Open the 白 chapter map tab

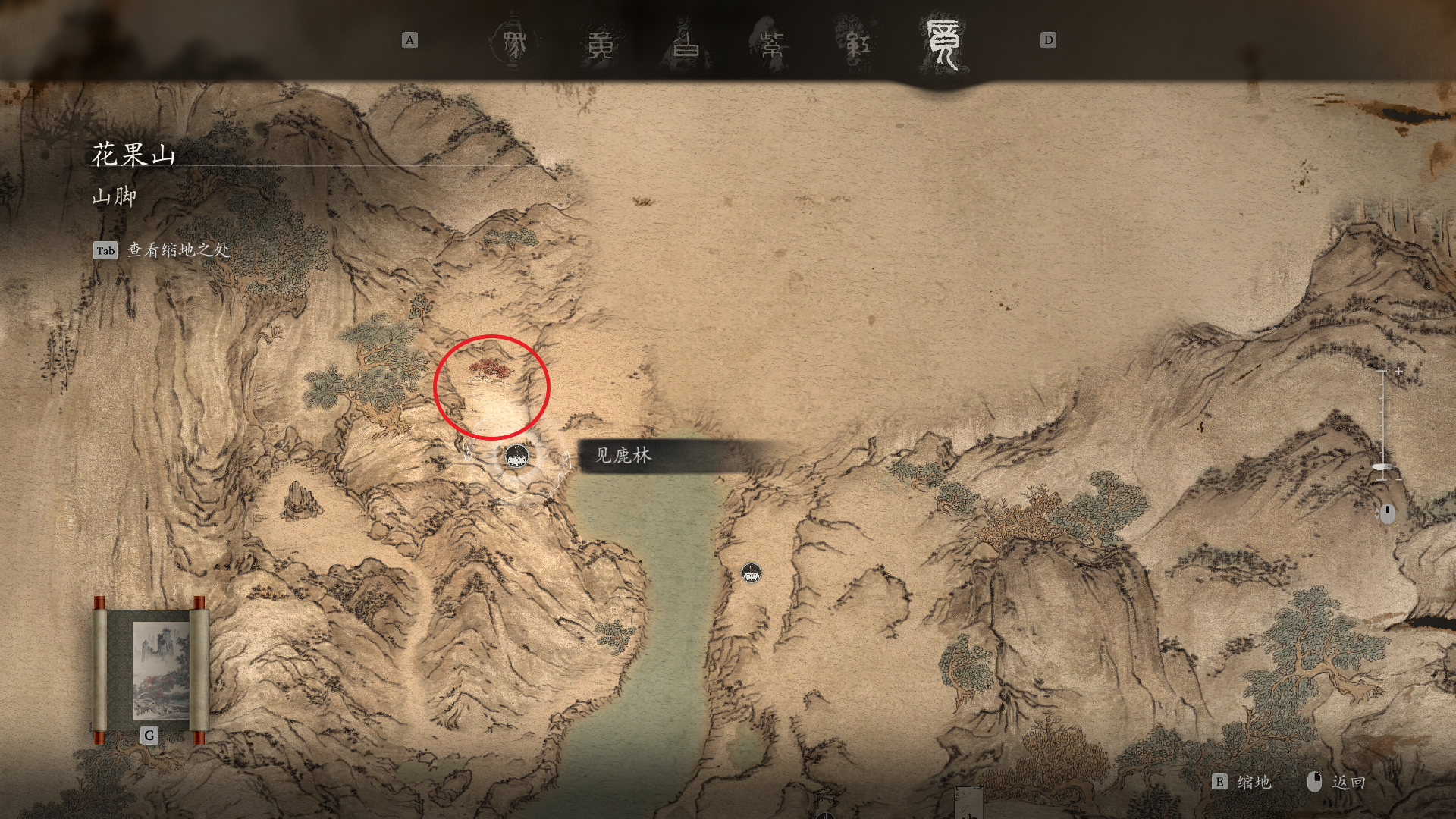point(688,41)
